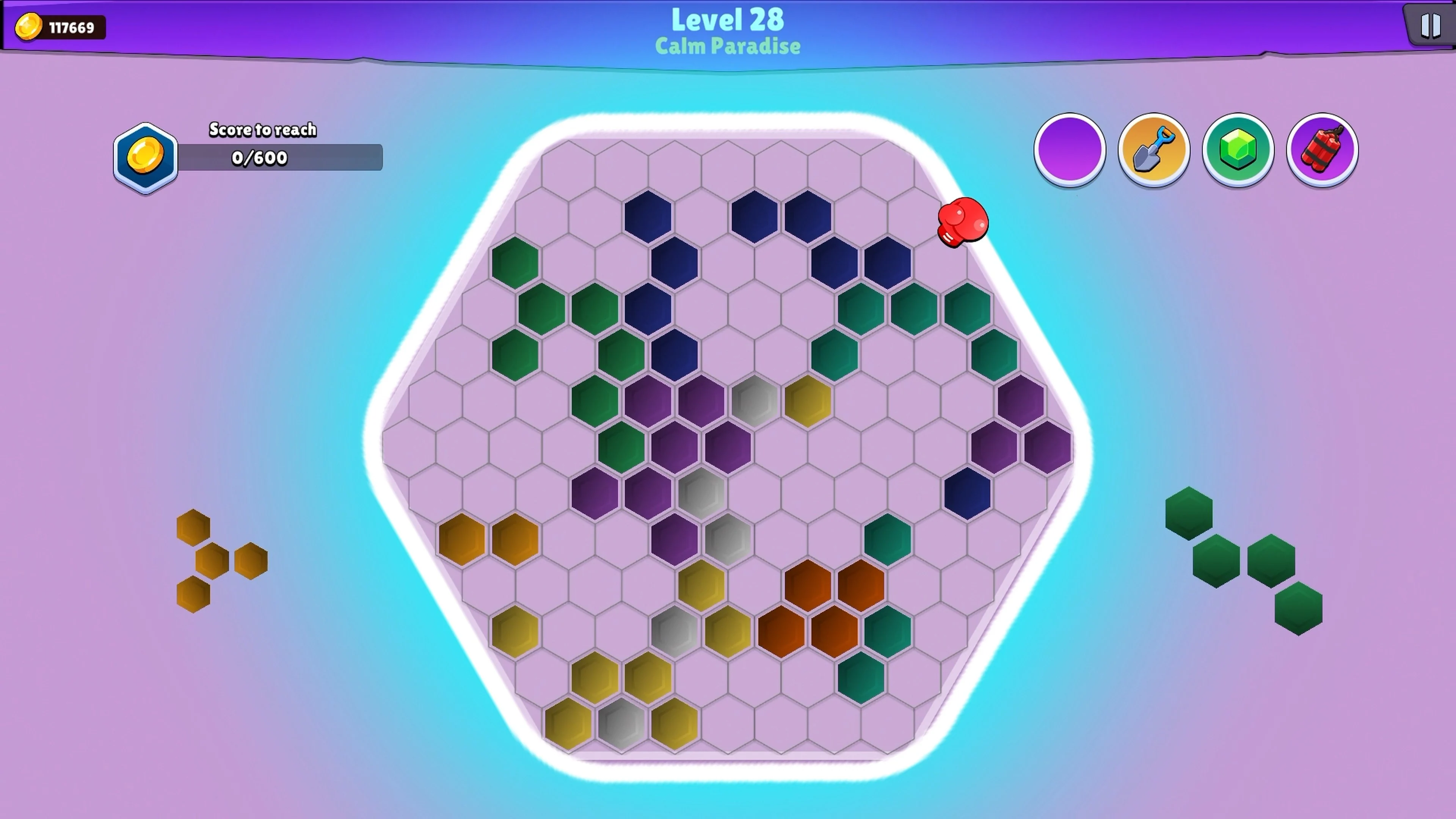Click the Calm Paradise level subtitle
Screen dimensions: 1456x819
(x=728, y=46)
